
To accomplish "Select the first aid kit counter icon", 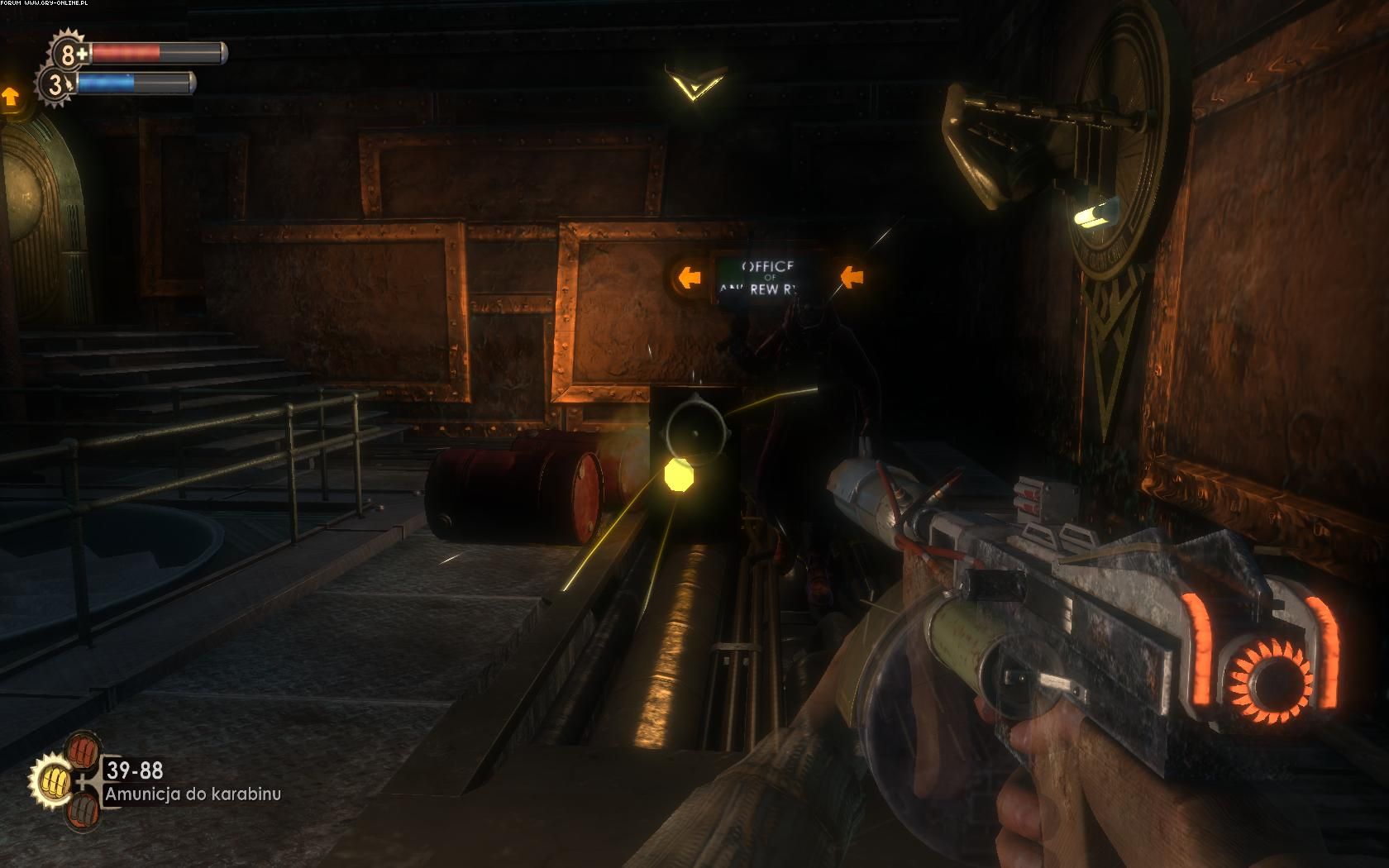I will 69,55.
